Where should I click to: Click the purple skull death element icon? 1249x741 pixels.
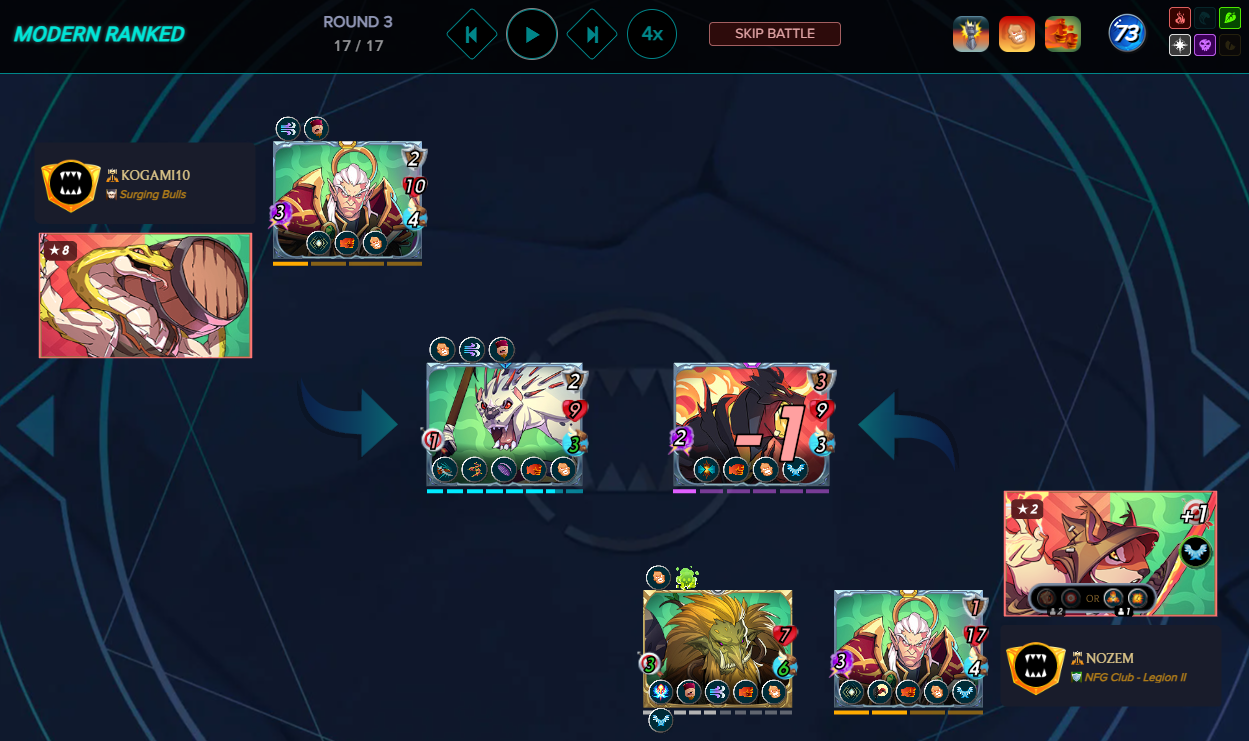coord(1204,45)
